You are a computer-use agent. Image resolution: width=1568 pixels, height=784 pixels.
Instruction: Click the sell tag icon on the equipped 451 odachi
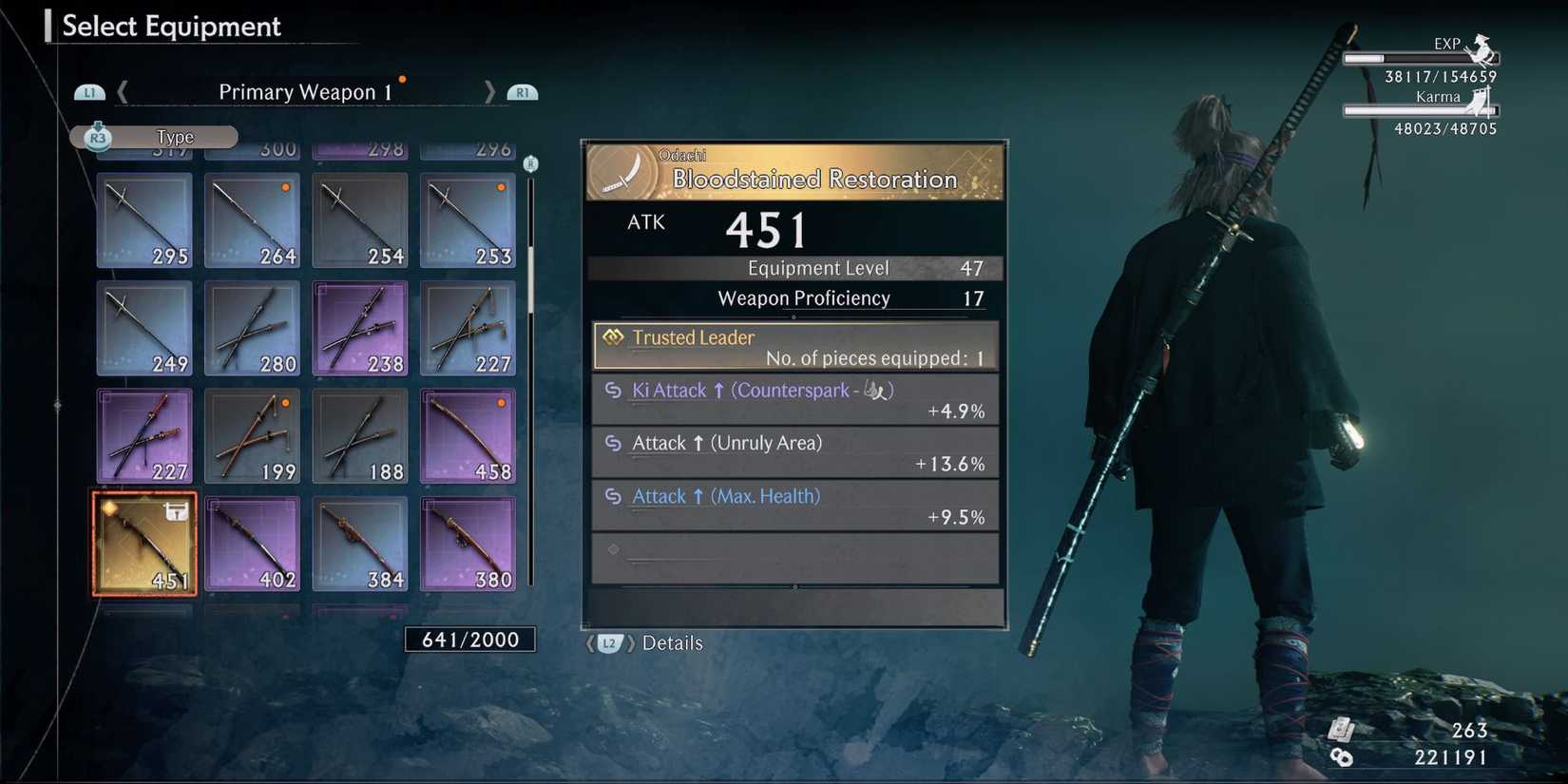coord(177,511)
